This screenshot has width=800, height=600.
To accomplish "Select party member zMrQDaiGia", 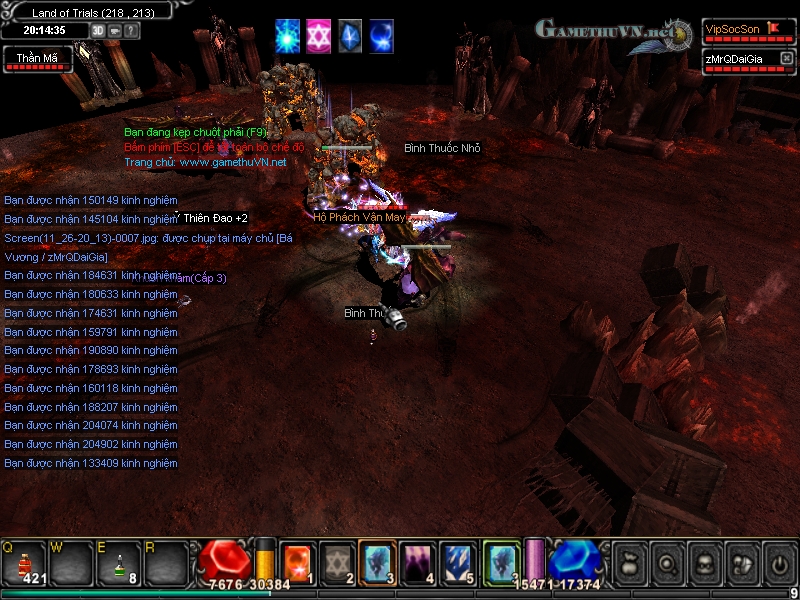I will (740, 61).
